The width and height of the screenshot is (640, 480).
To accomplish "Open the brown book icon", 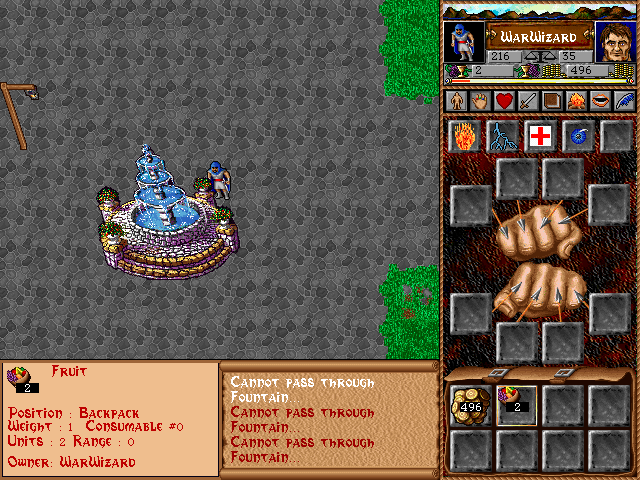I will click(x=551, y=101).
